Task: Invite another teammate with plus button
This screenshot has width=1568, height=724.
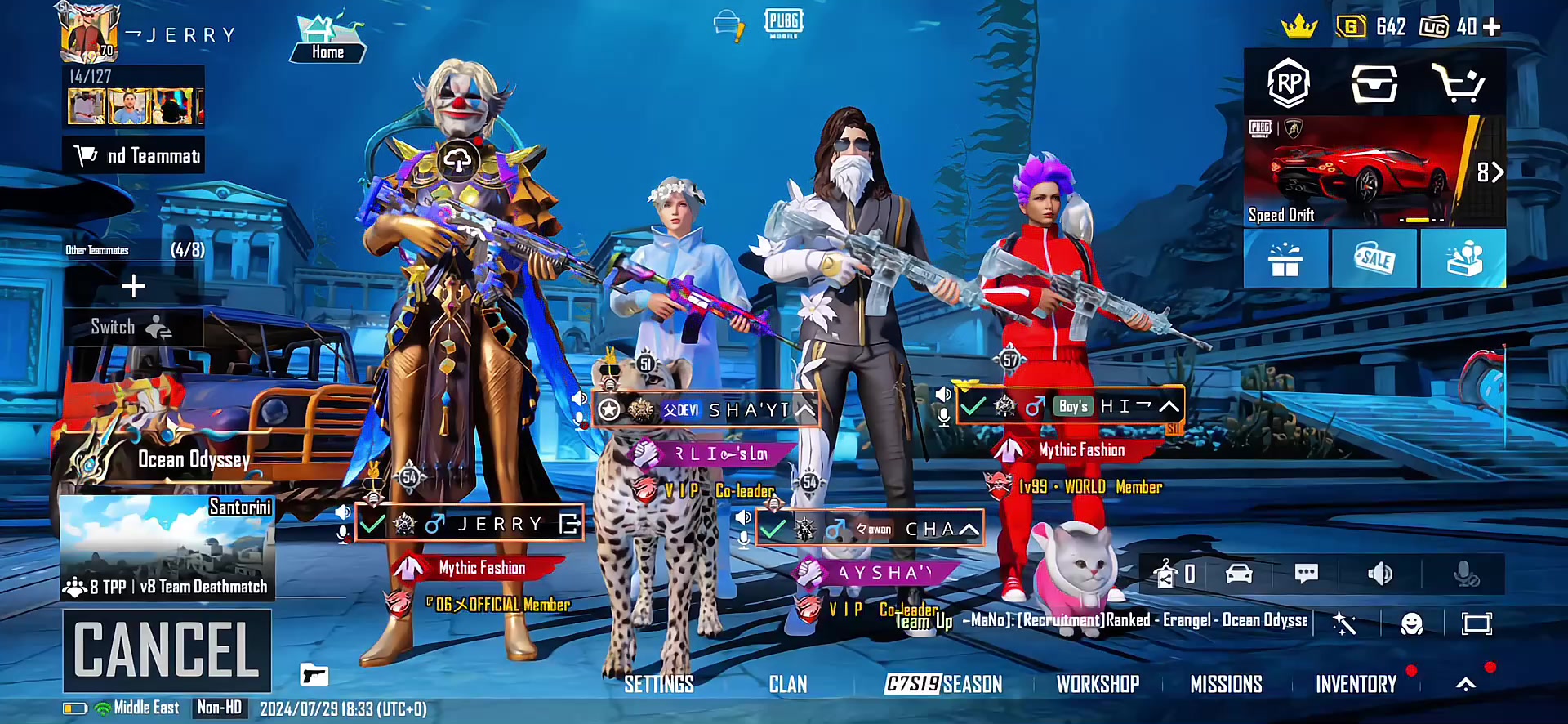Action: (x=133, y=286)
